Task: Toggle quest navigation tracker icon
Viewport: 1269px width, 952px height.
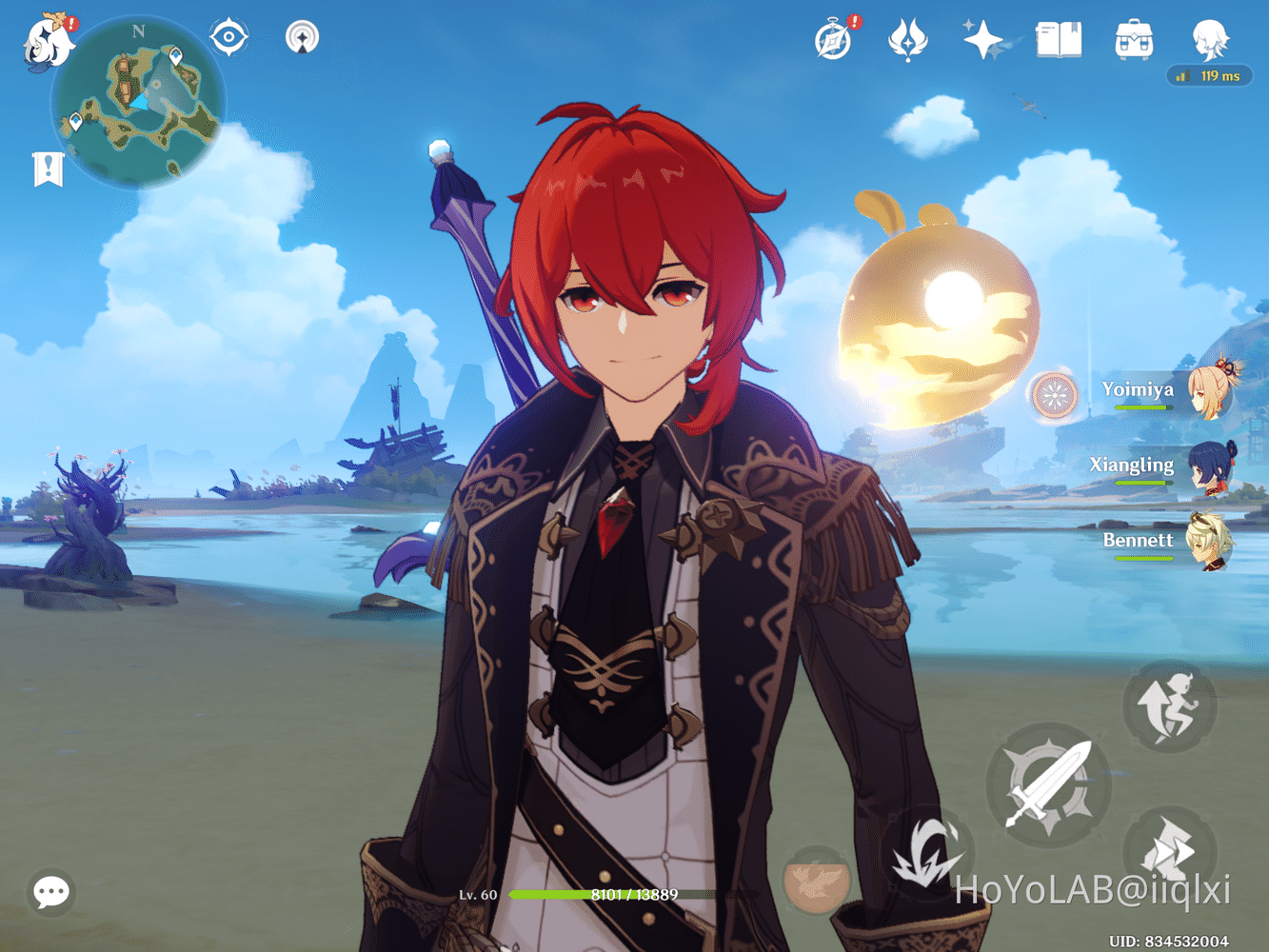Action: pyautogui.click(x=302, y=38)
